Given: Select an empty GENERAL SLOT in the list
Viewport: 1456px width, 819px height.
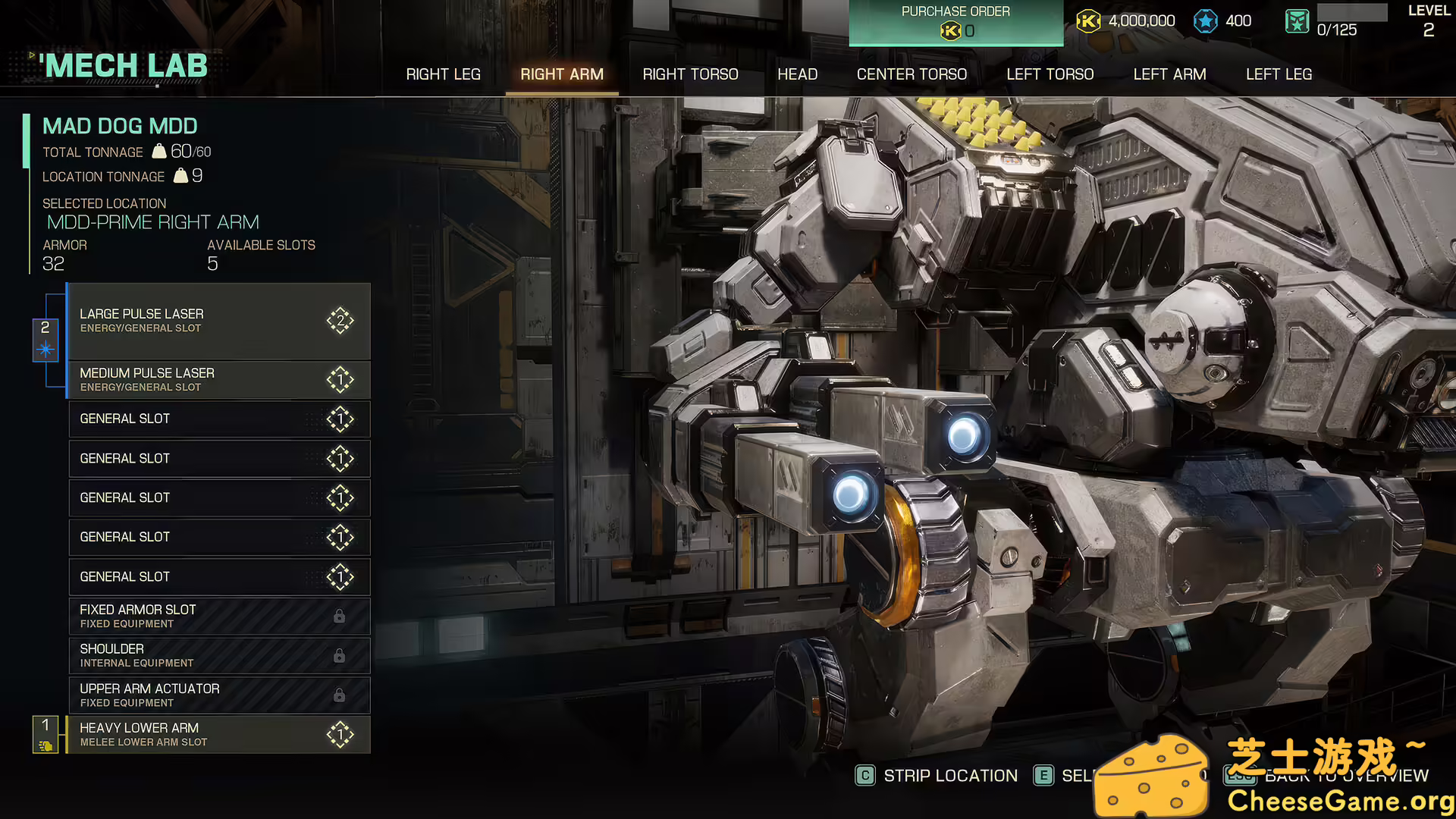Looking at the screenshot, I should [x=220, y=419].
